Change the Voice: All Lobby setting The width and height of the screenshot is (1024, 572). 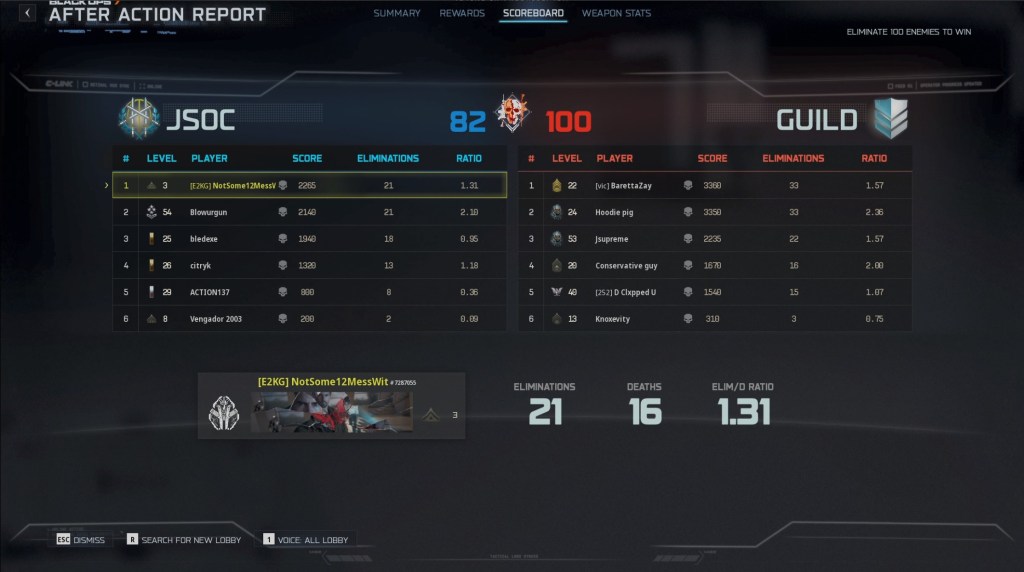306,540
